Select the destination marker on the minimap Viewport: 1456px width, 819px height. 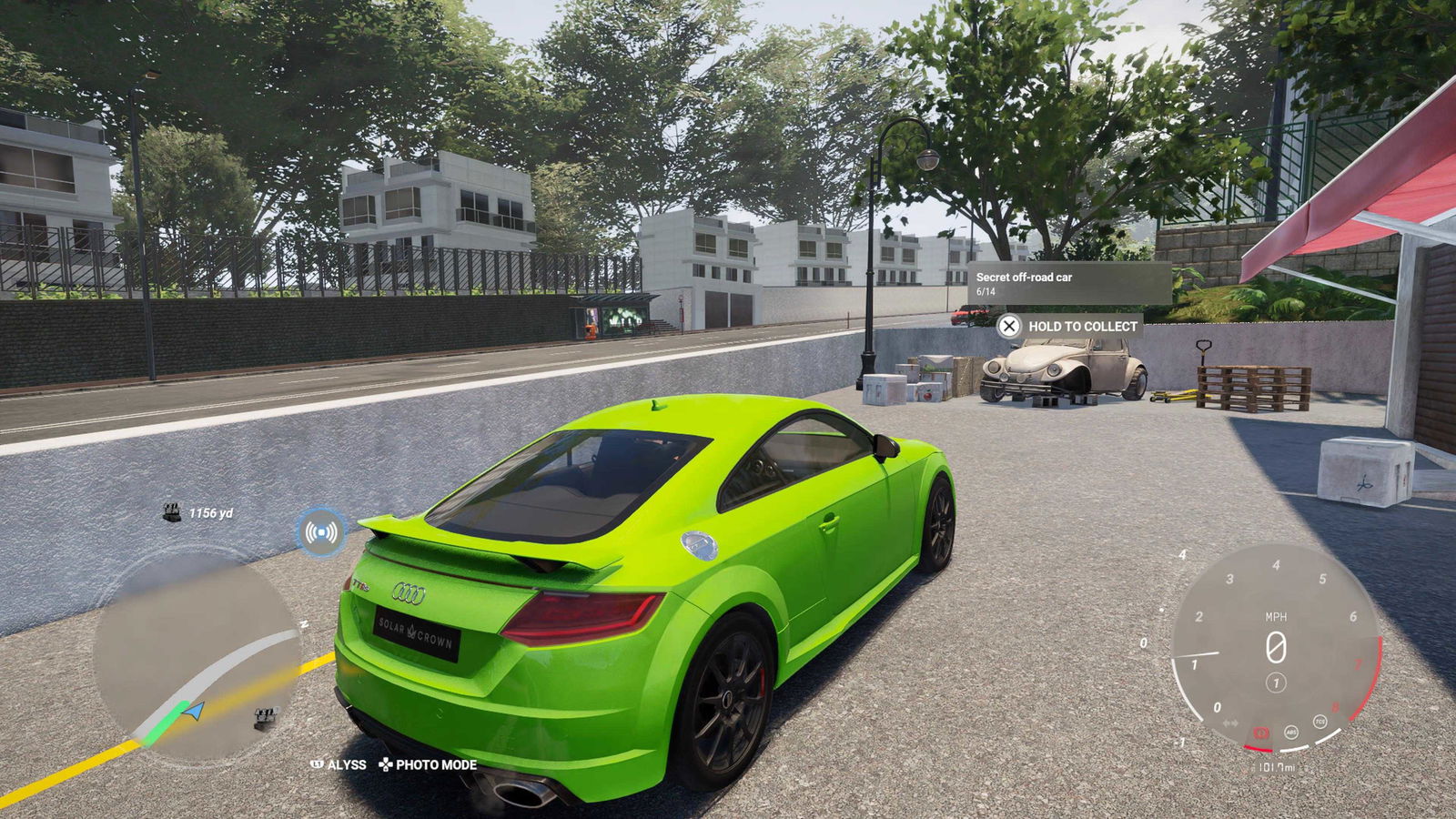(265, 718)
